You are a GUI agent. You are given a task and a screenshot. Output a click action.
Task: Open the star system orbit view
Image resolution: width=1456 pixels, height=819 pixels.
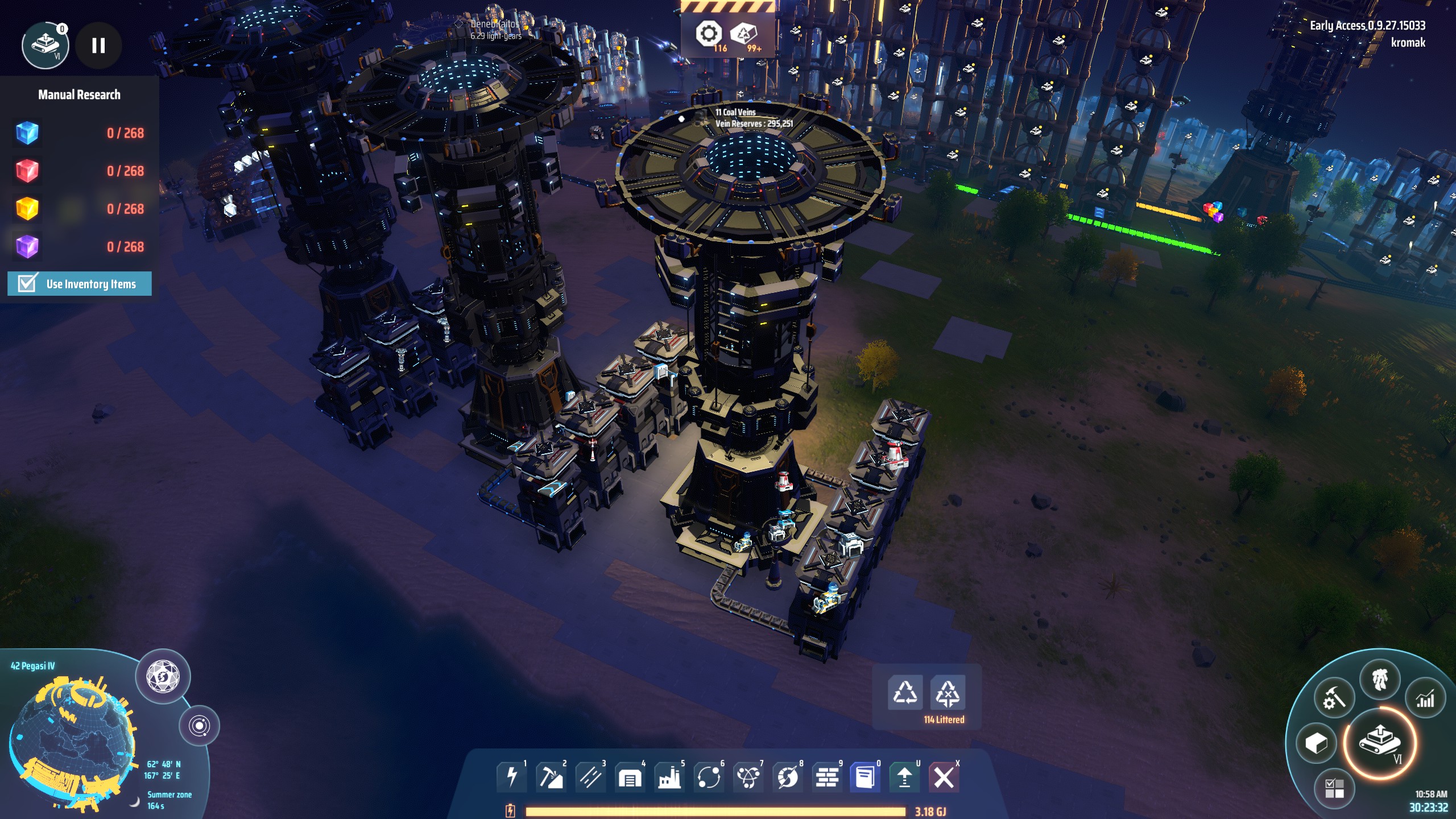pos(199,726)
